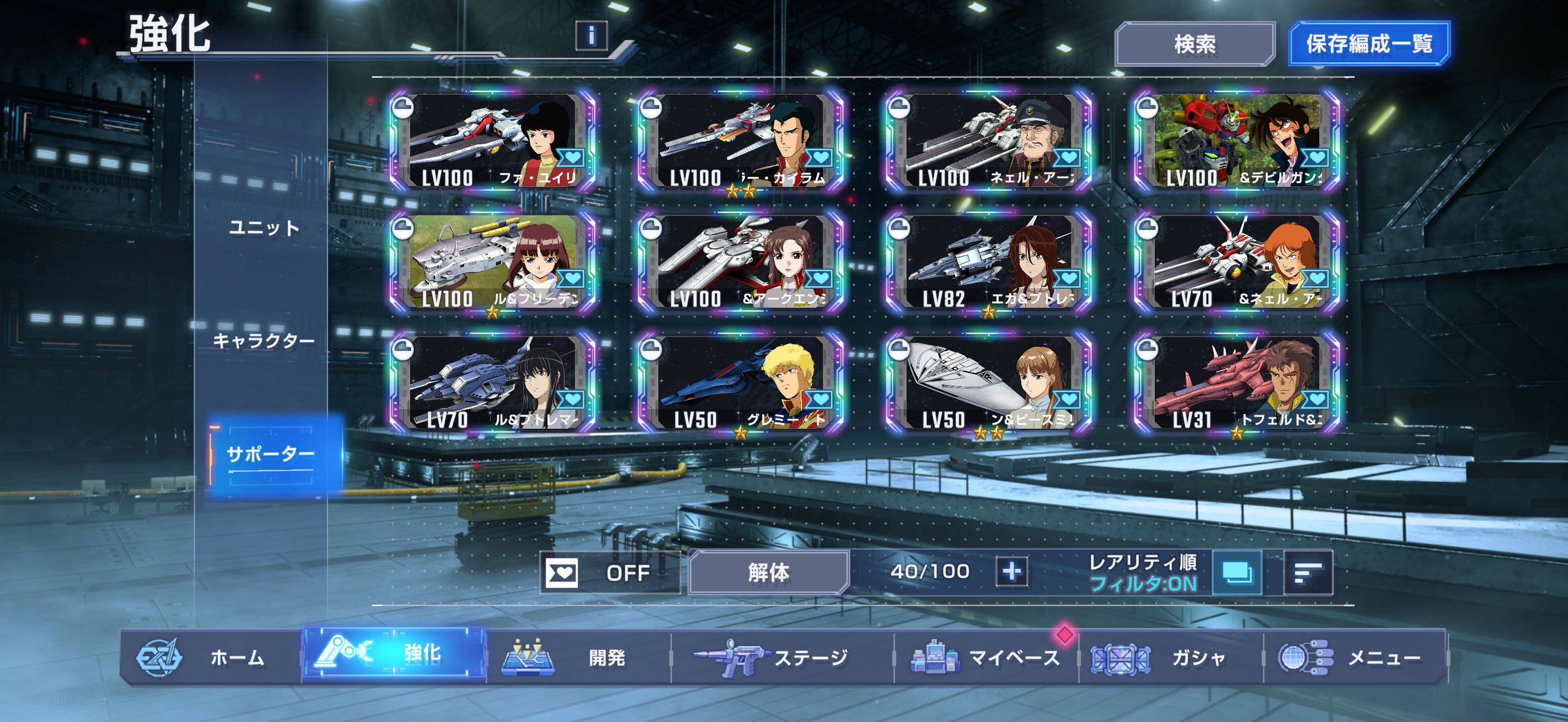This screenshot has height=722, width=1568.
Task: Select the LV31 red battleship supporter card
Action: 1237,383
